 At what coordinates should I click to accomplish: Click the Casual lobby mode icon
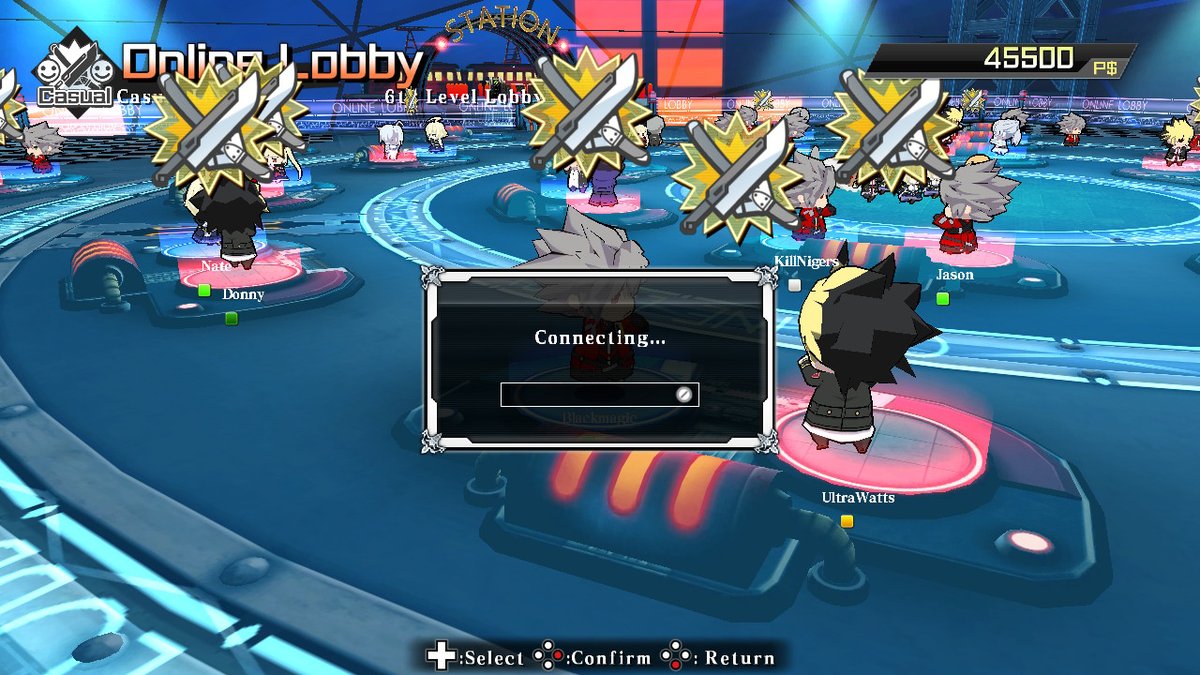[x=74, y=71]
